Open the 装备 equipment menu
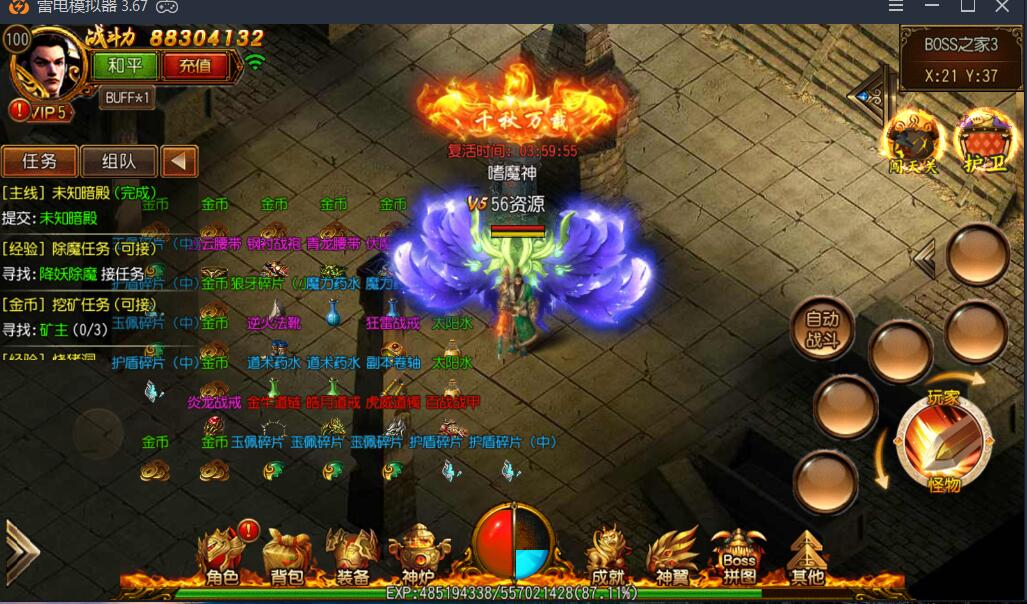1027x604 pixels. click(x=352, y=556)
